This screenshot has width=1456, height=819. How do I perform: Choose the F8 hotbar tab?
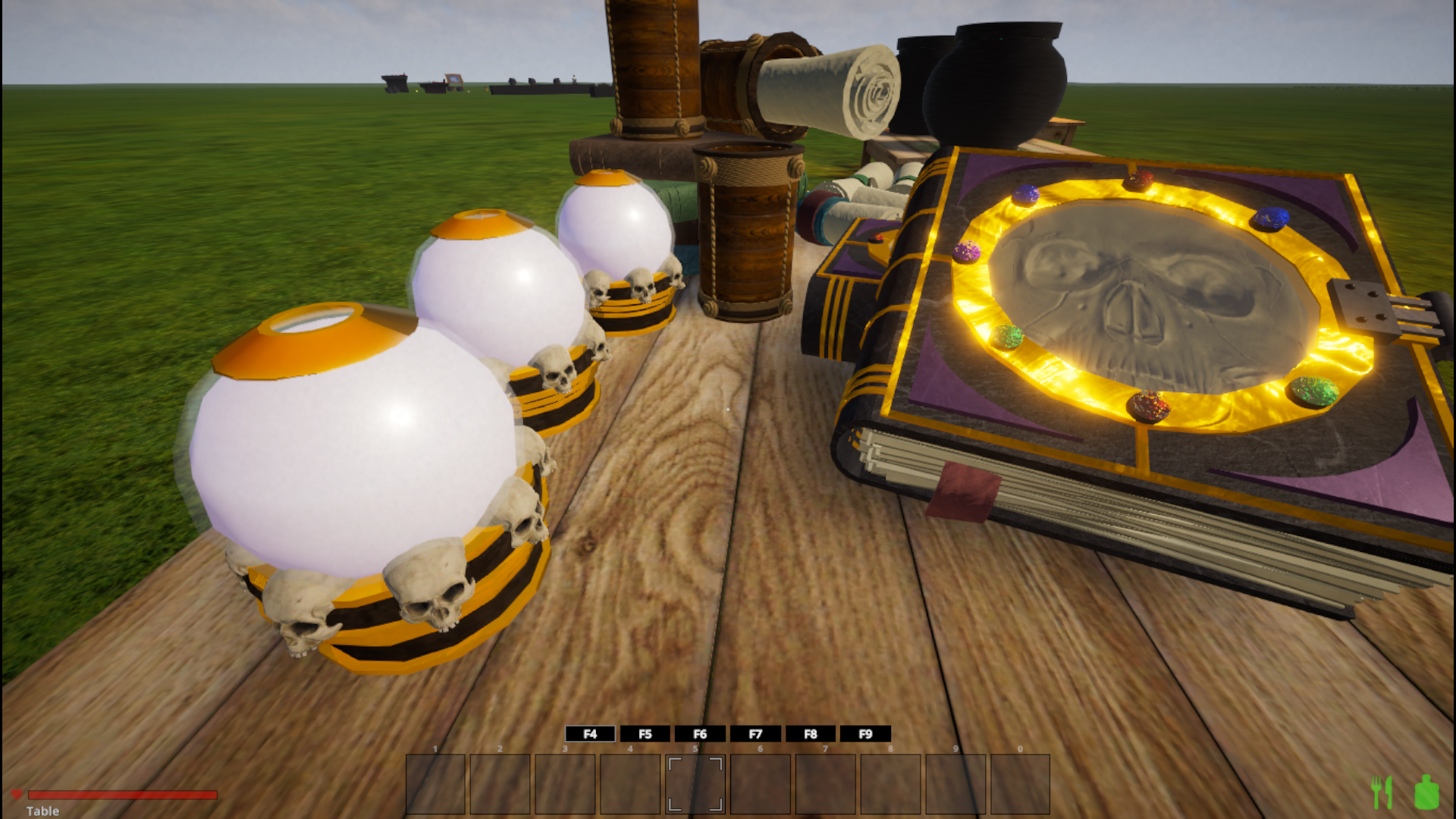(x=811, y=734)
